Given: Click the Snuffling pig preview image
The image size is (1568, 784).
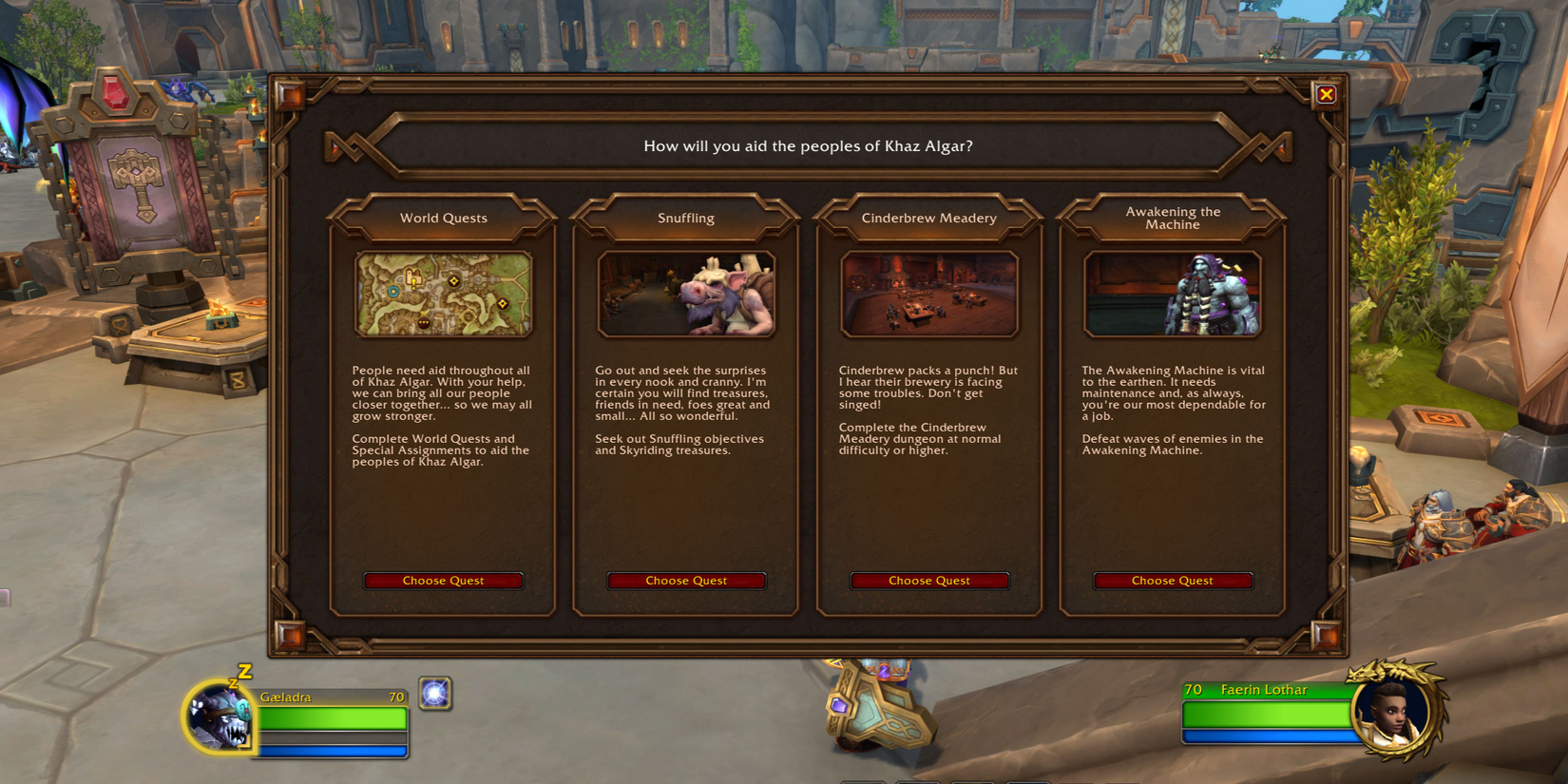Looking at the screenshot, I should pos(686,293).
